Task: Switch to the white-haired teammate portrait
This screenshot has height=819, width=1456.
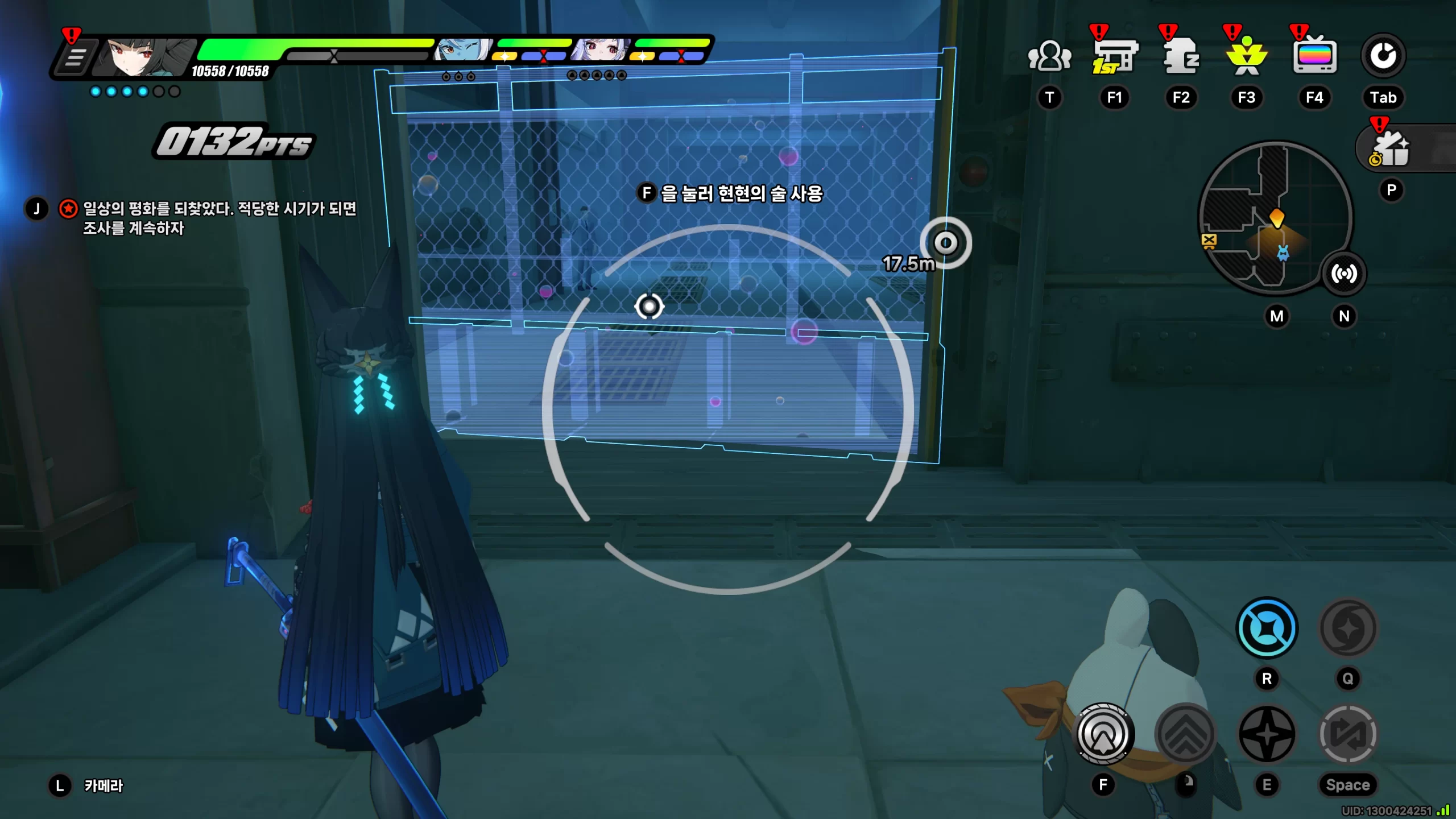Action: 601,50
